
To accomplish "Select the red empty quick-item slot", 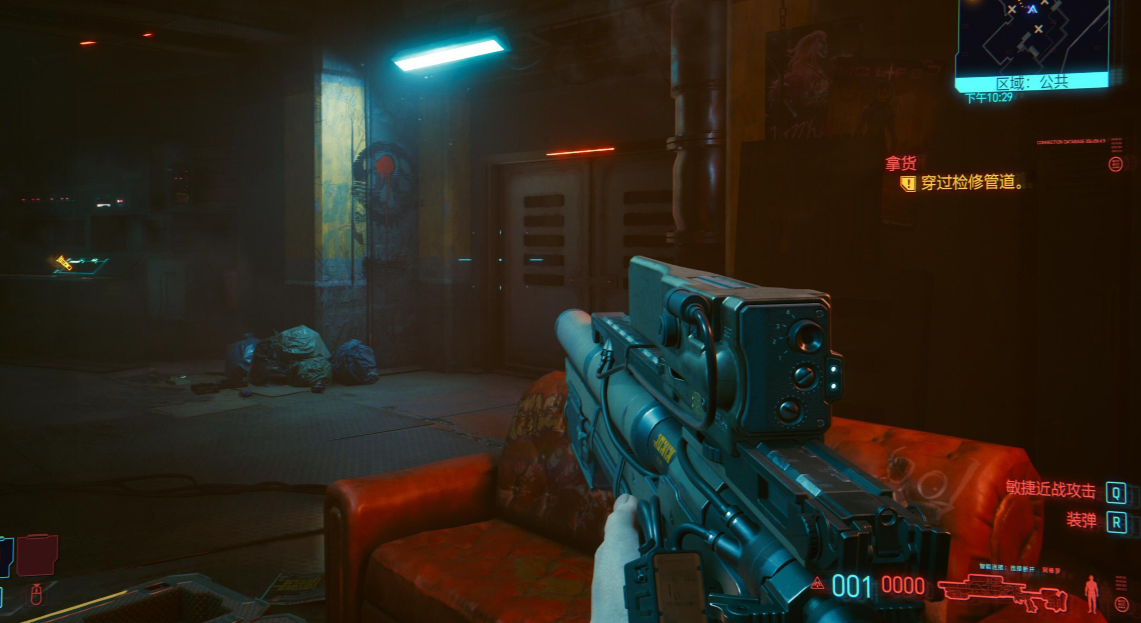I will click(37, 555).
